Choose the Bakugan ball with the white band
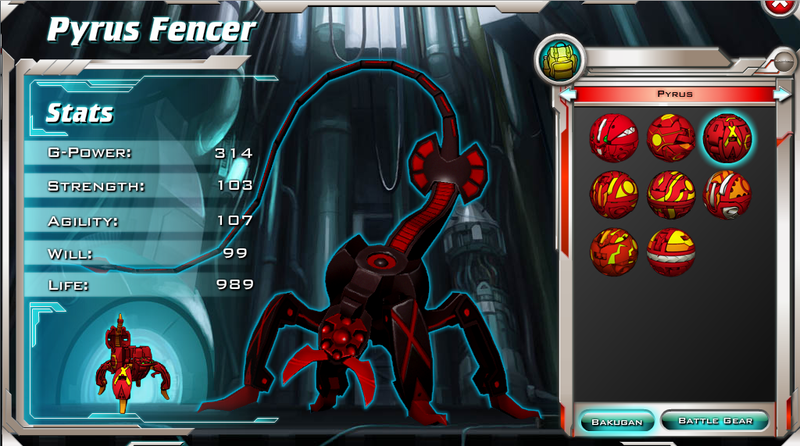Viewport: 800px width, 446px height. pyautogui.click(x=670, y=252)
